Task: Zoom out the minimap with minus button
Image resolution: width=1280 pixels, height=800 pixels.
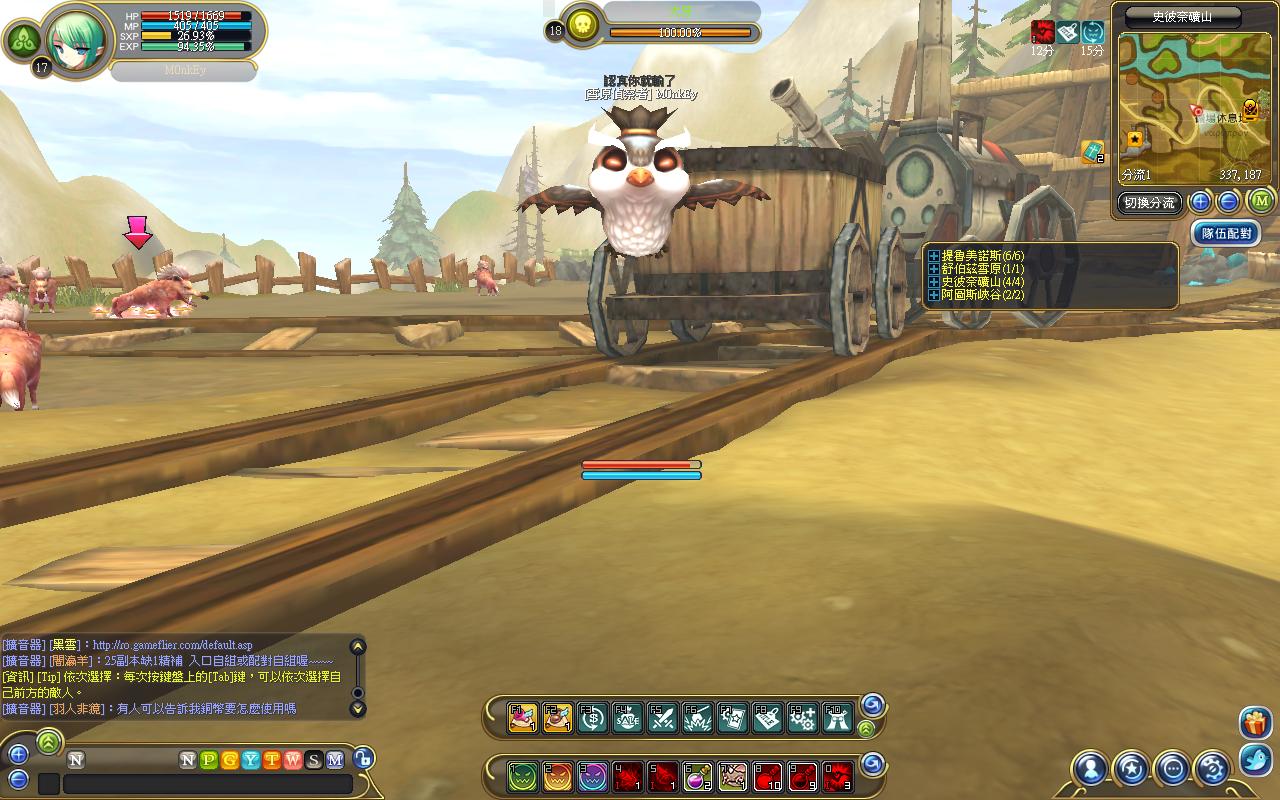Action: 1229,202
